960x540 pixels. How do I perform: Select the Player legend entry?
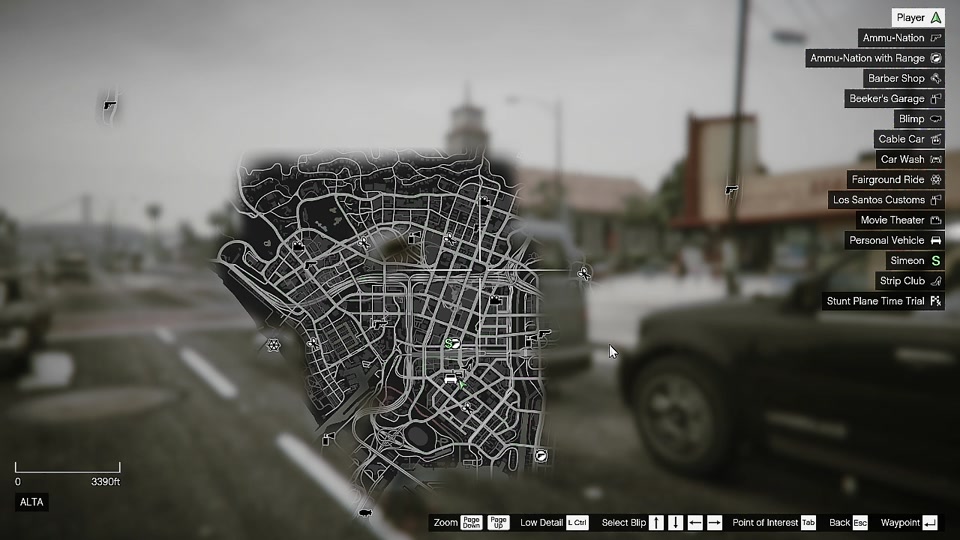(918, 18)
